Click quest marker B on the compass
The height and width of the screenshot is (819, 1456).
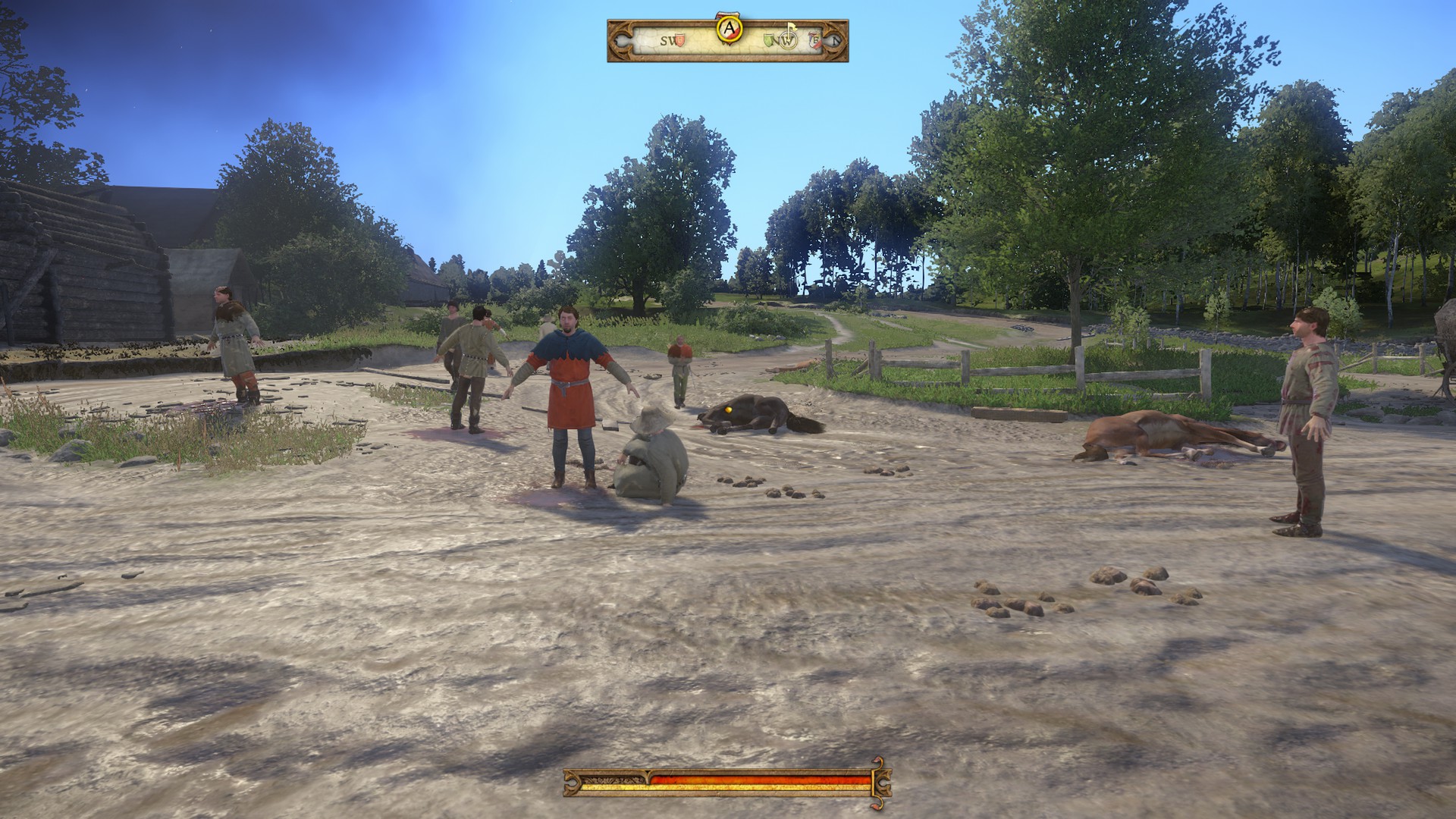click(x=816, y=41)
